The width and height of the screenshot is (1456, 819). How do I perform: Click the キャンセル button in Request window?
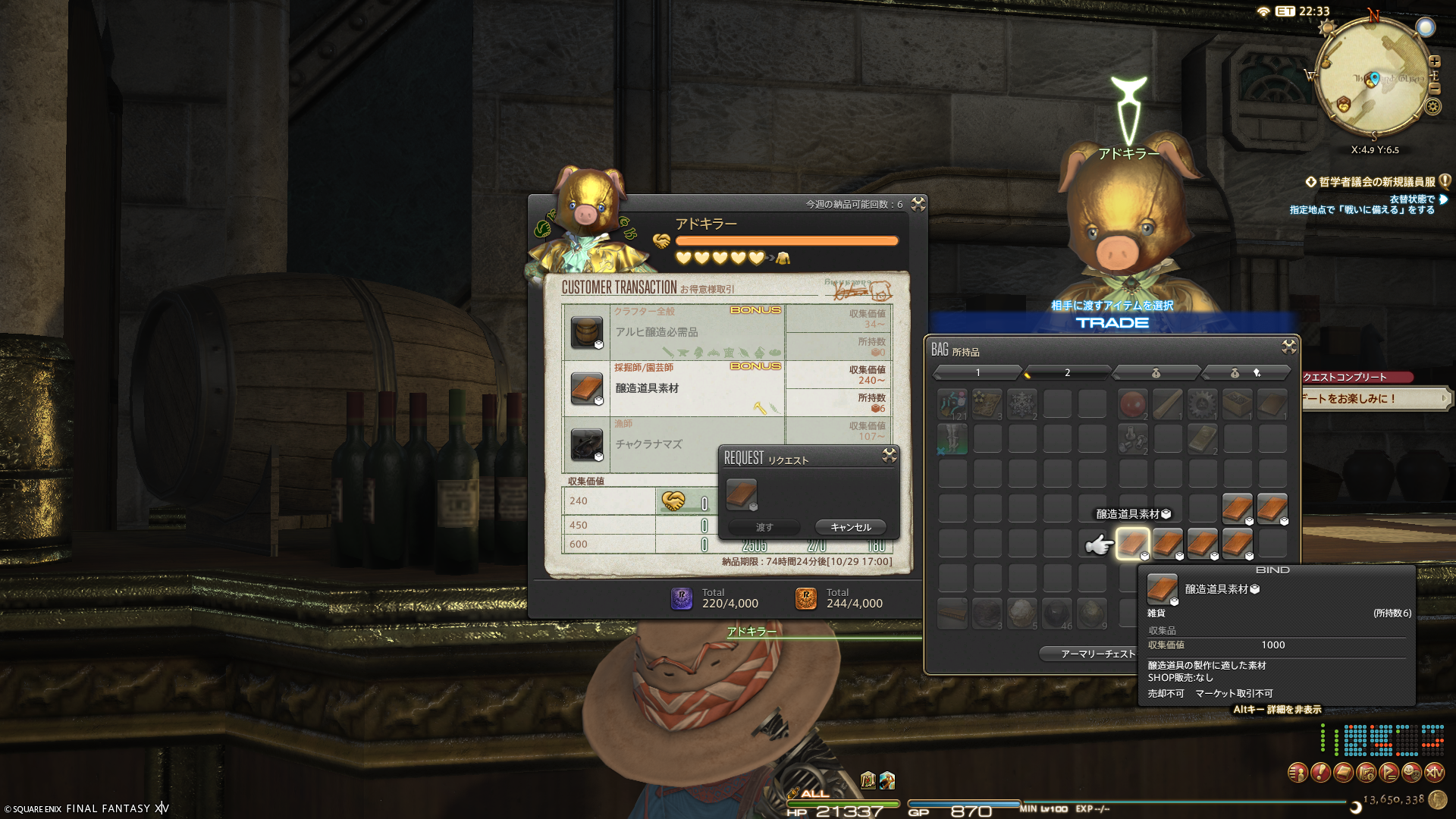(850, 527)
